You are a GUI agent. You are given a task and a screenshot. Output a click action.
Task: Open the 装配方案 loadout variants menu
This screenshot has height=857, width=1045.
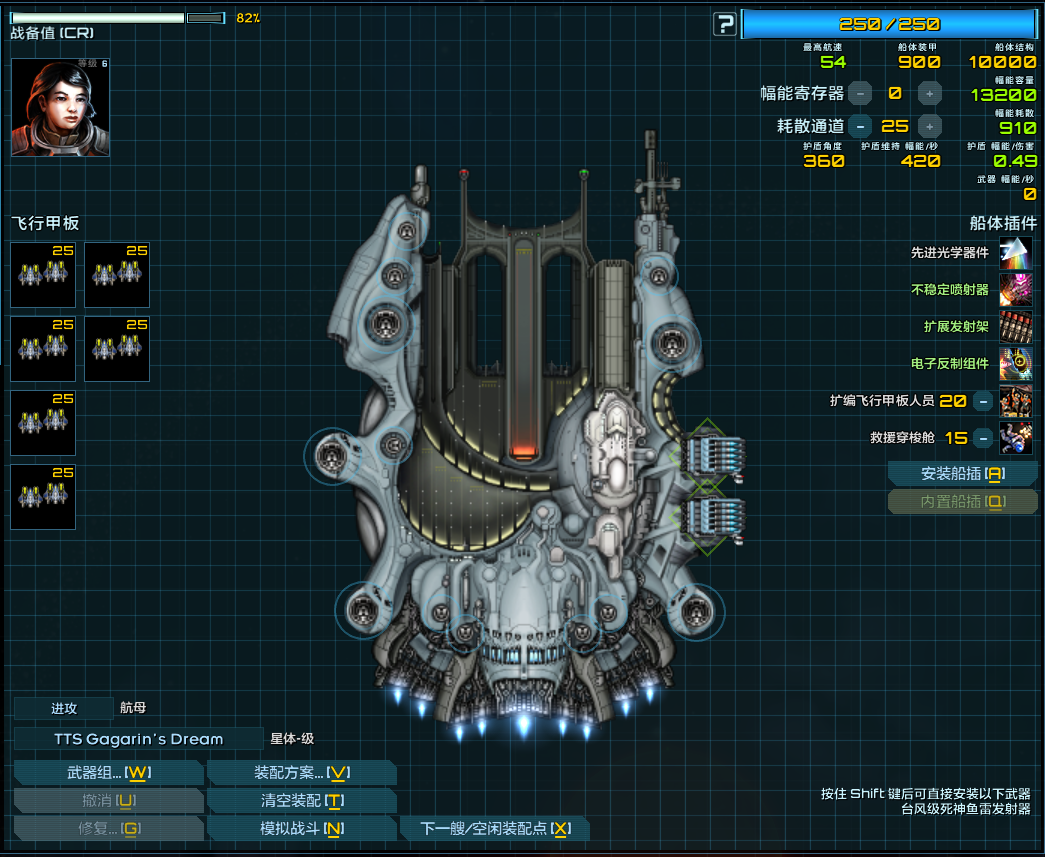coord(301,773)
